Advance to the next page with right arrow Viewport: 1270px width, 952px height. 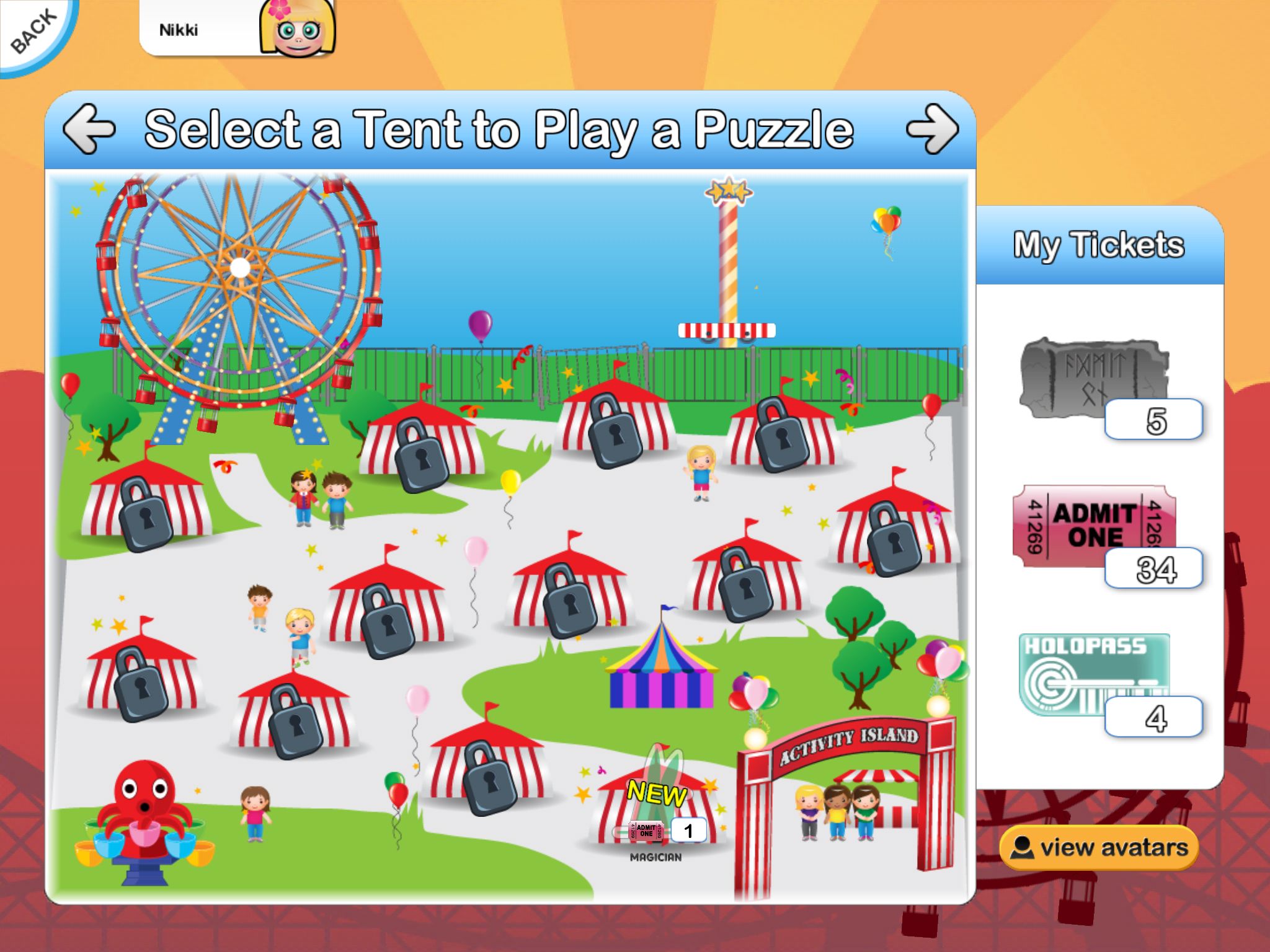pyautogui.click(x=931, y=129)
